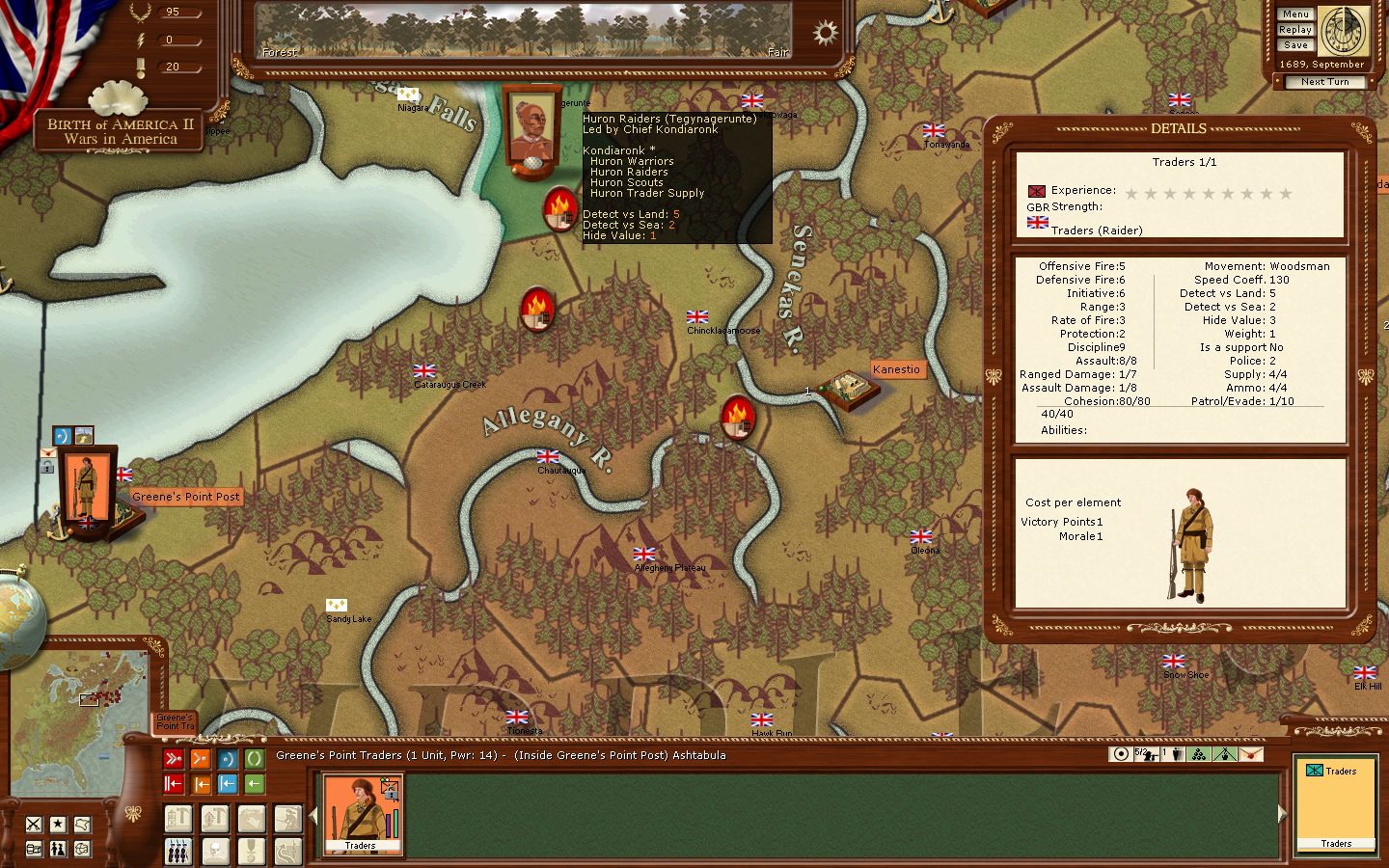Open the game Menu
Screen dimensions: 1389x868
coord(1295,14)
